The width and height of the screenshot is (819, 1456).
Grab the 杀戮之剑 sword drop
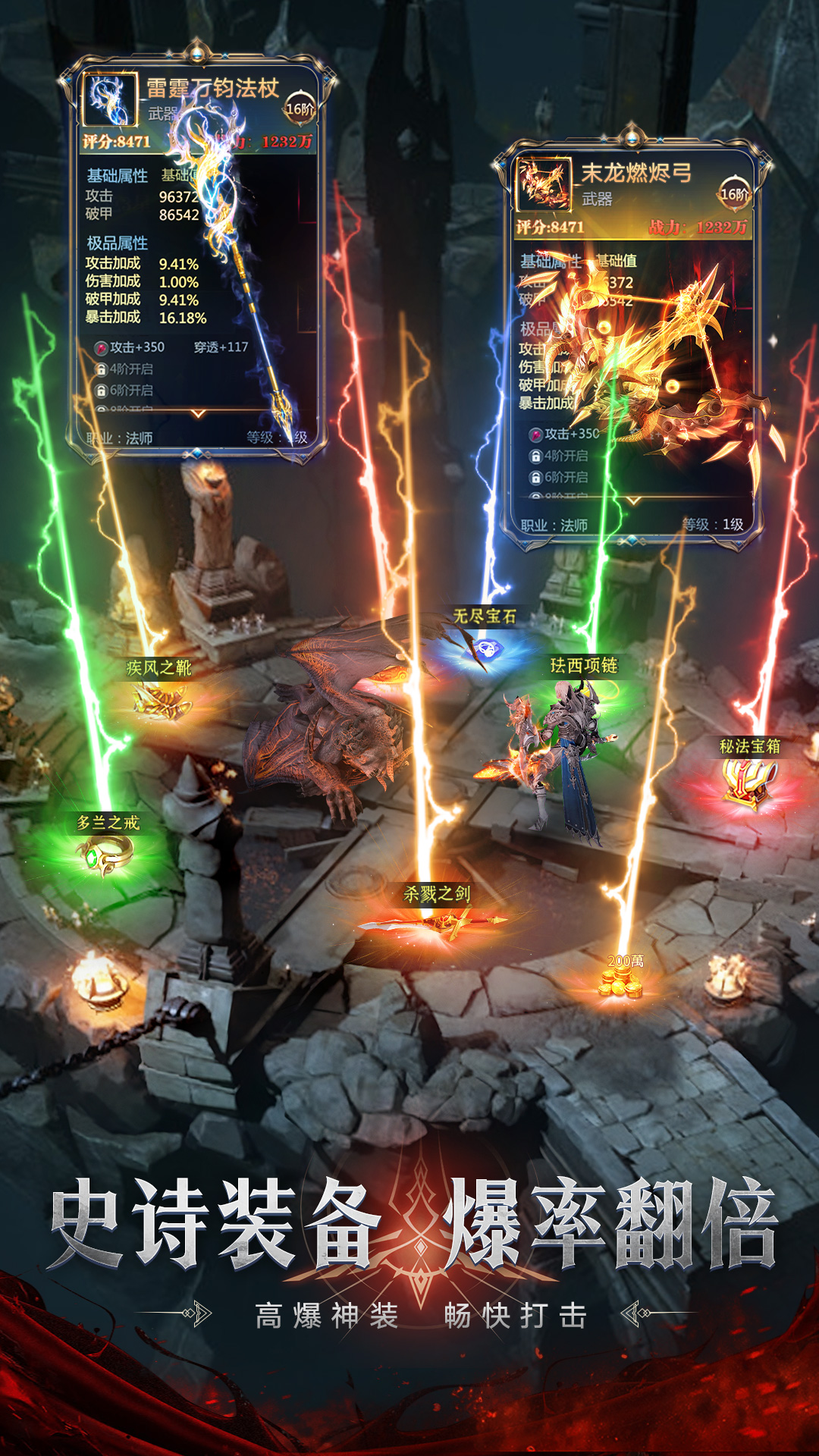click(436, 923)
